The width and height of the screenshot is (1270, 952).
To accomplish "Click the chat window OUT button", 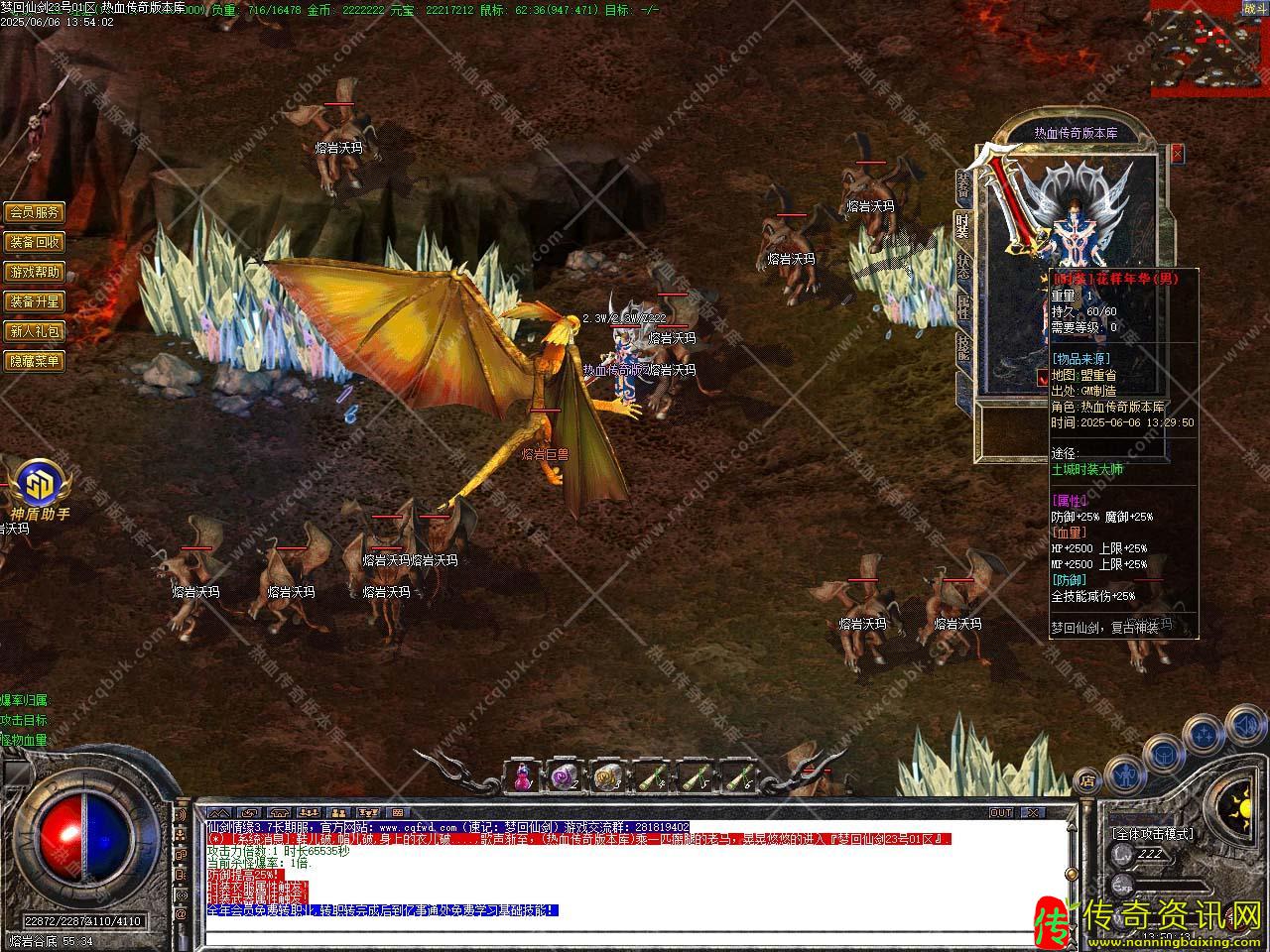I will [1001, 812].
